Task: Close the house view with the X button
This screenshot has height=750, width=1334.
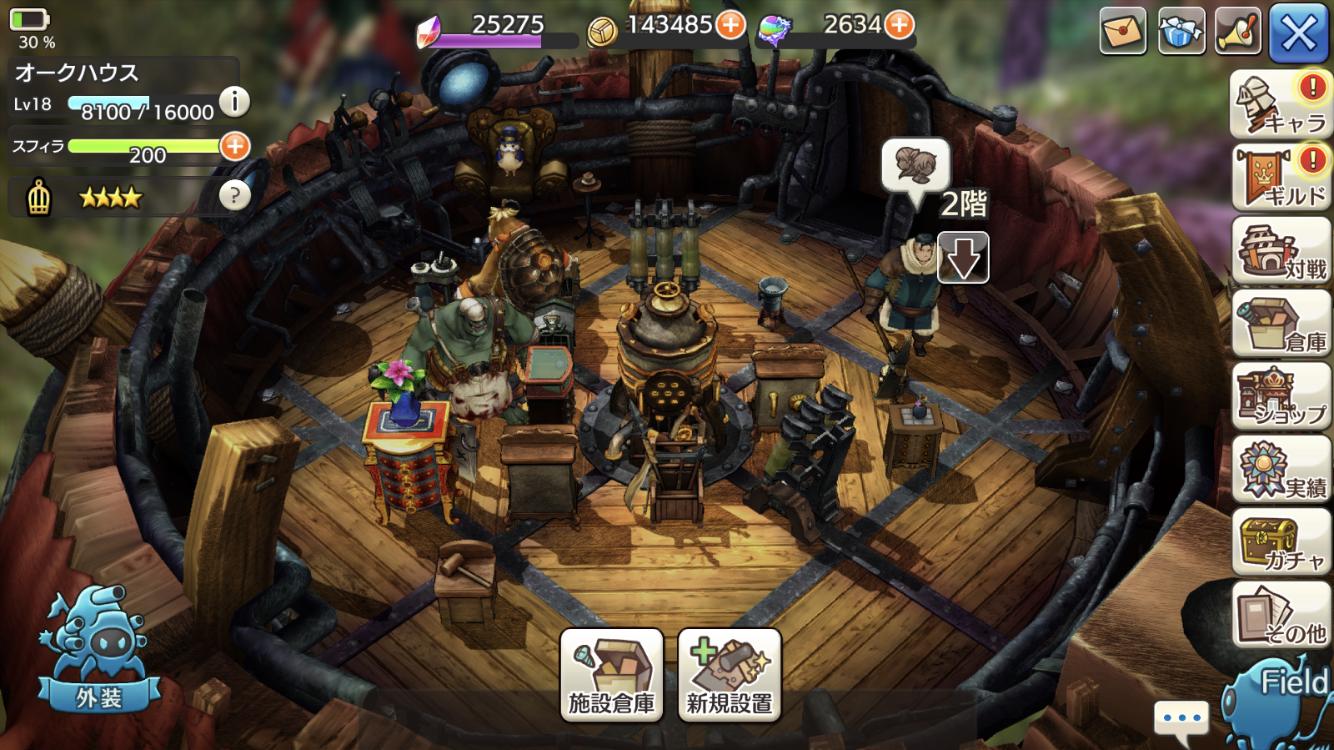Action: 1298,33
